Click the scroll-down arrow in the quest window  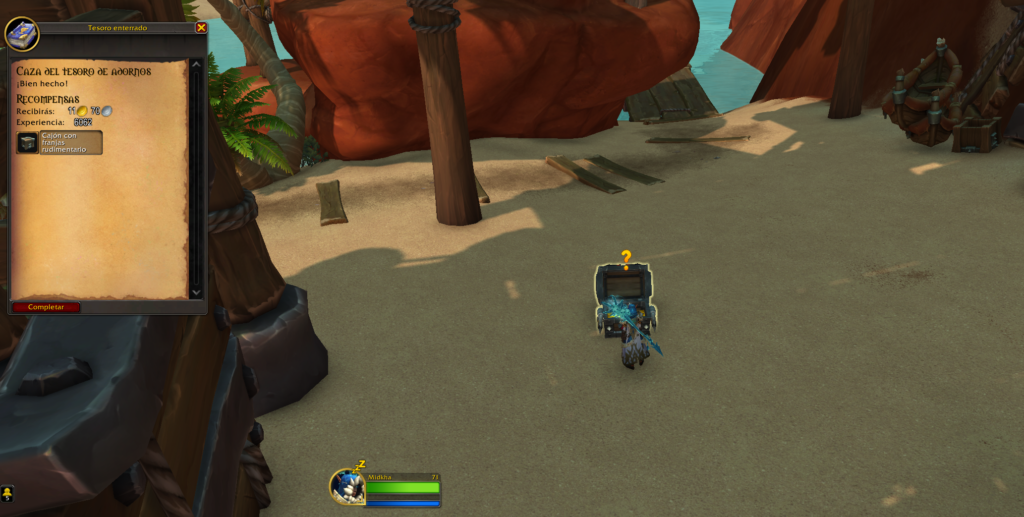click(196, 293)
